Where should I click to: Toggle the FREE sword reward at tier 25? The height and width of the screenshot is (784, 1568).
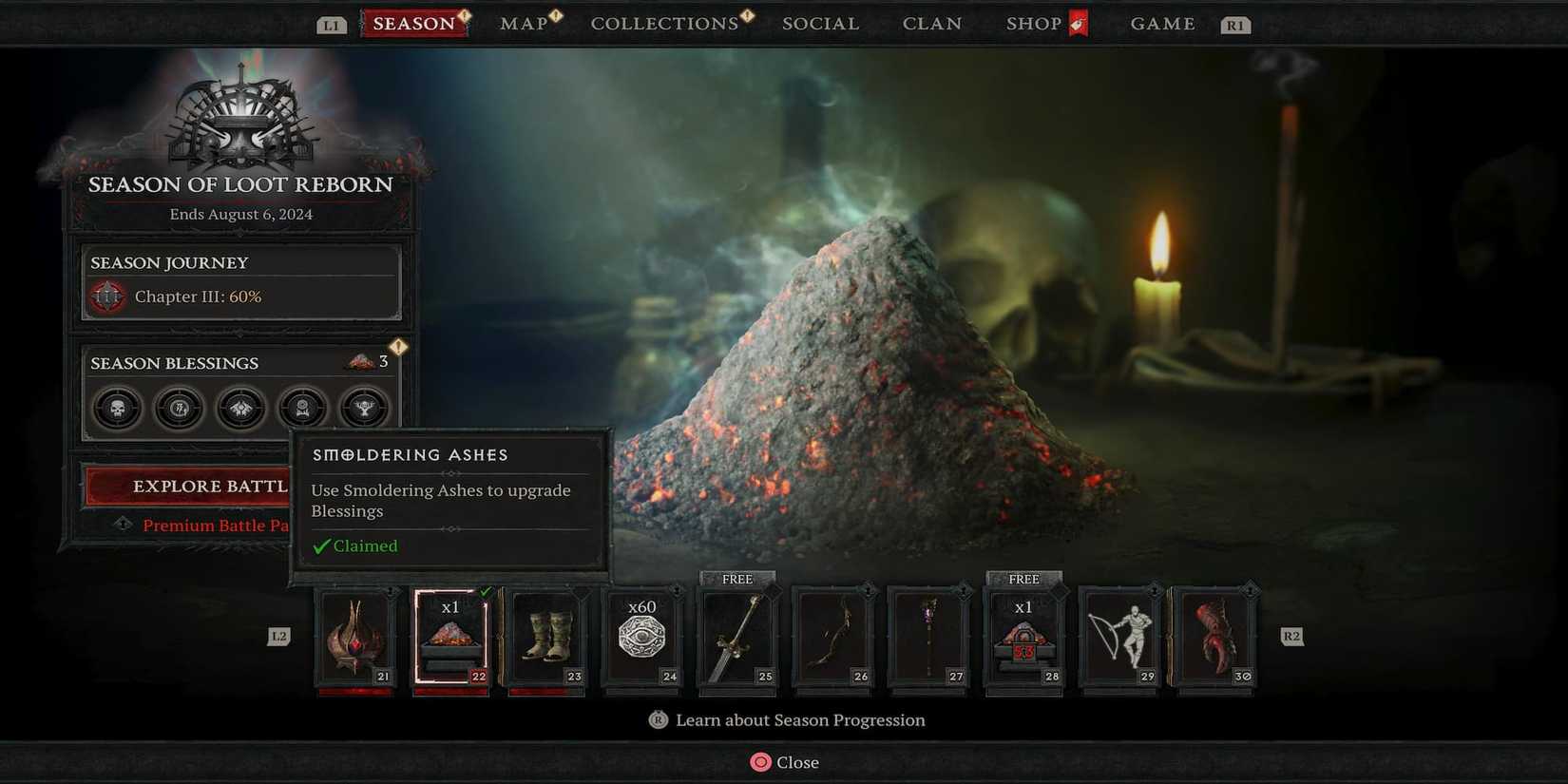(x=737, y=635)
